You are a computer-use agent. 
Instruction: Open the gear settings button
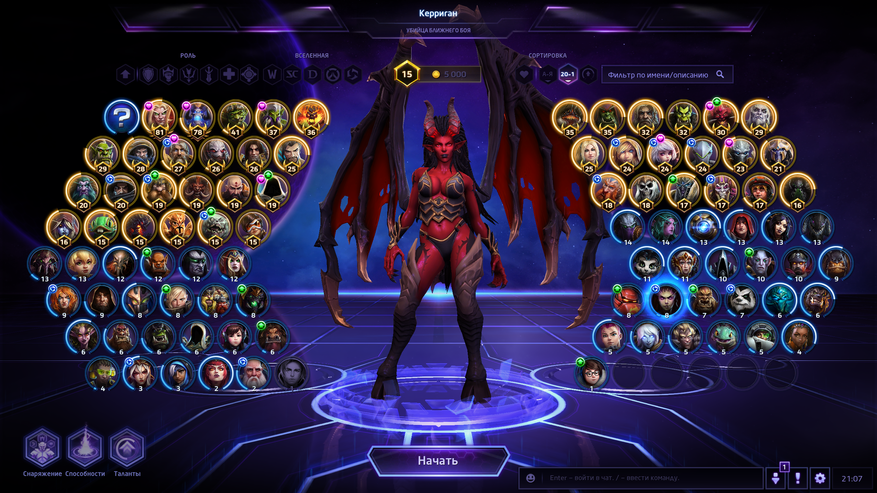tap(820, 479)
